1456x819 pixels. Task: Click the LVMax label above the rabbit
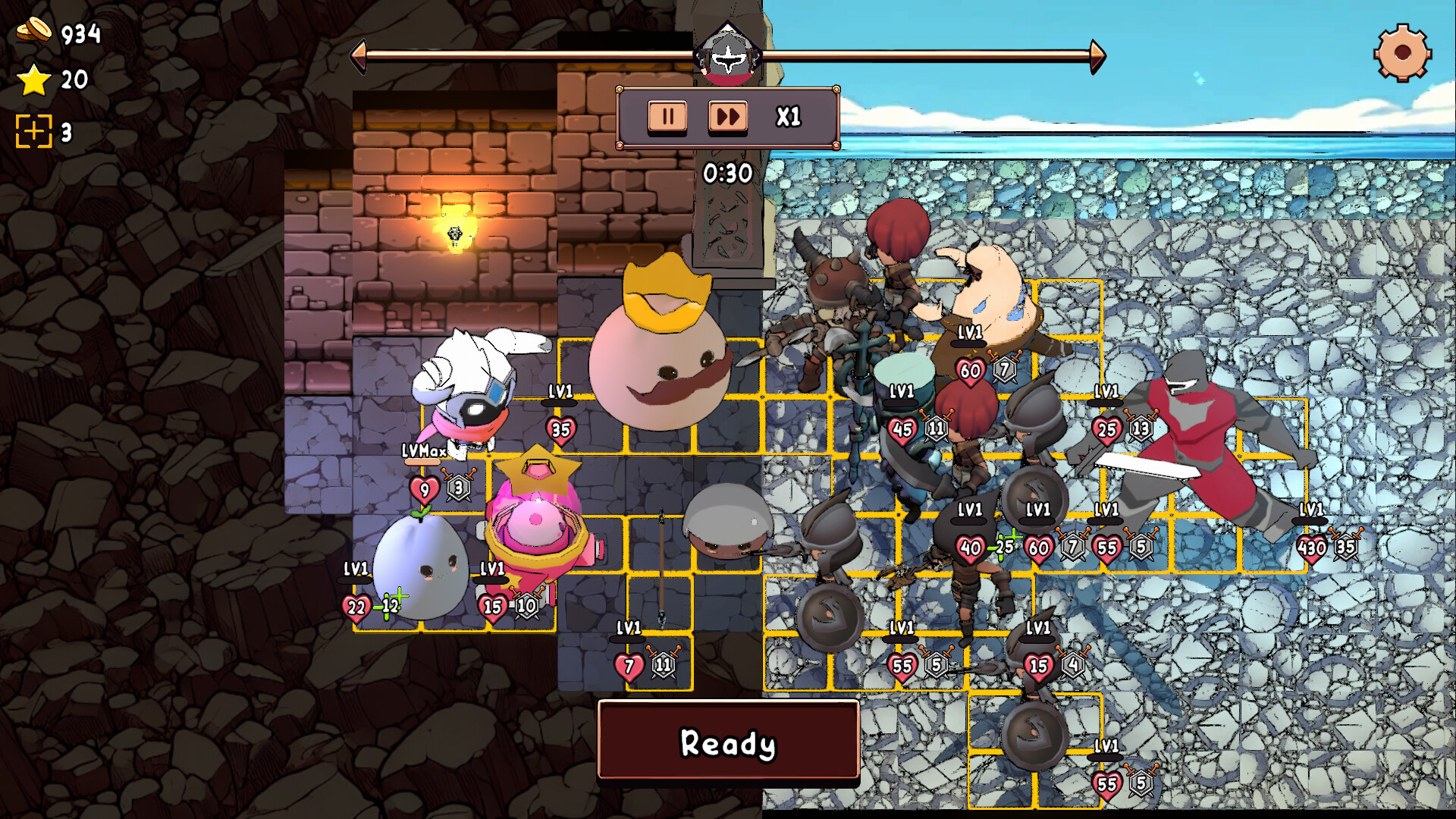click(423, 450)
